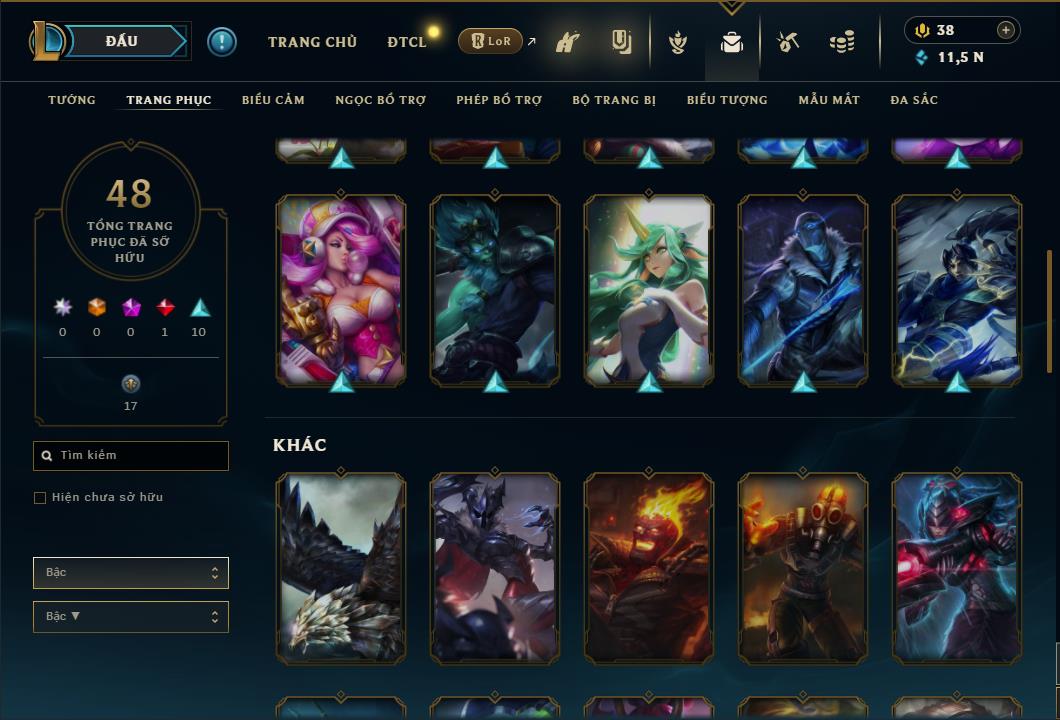Open the first Bậc dropdown
Image resolution: width=1060 pixels, height=720 pixels.
(131, 573)
